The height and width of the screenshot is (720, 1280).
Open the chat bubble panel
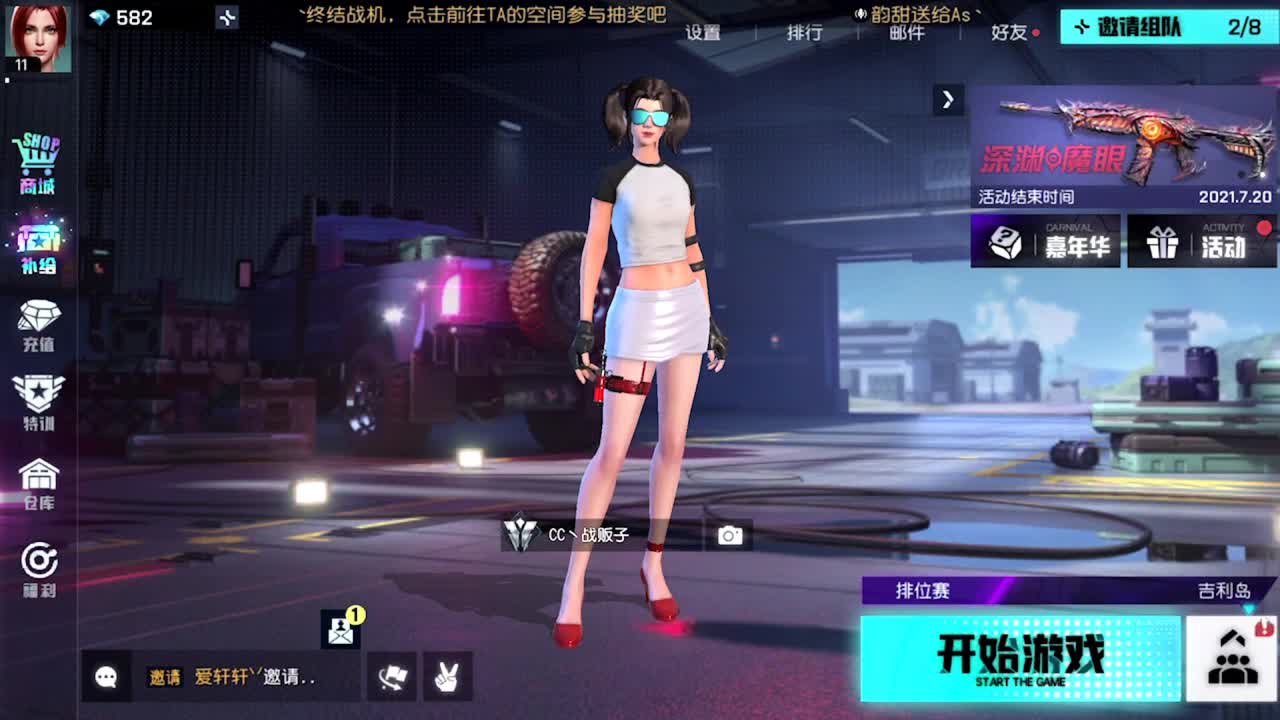pos(106,677)
